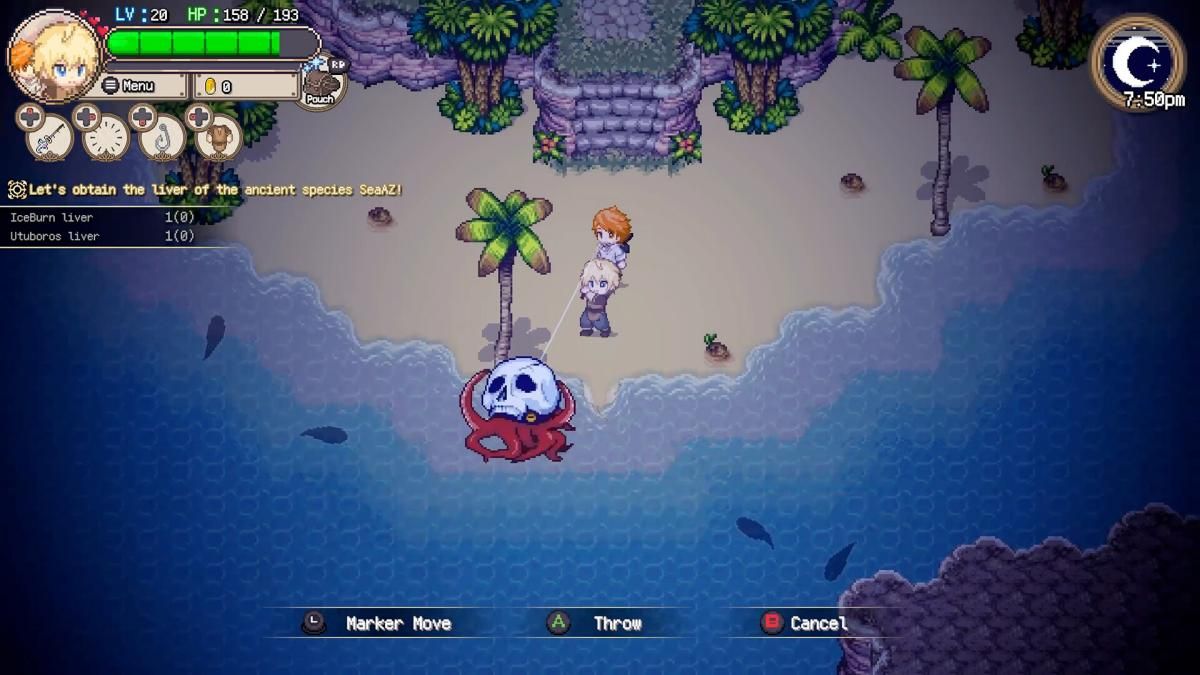This screenshot has width=1200, height=675.
Task: Click the blonde character portrait
Action: pos(53,57)
